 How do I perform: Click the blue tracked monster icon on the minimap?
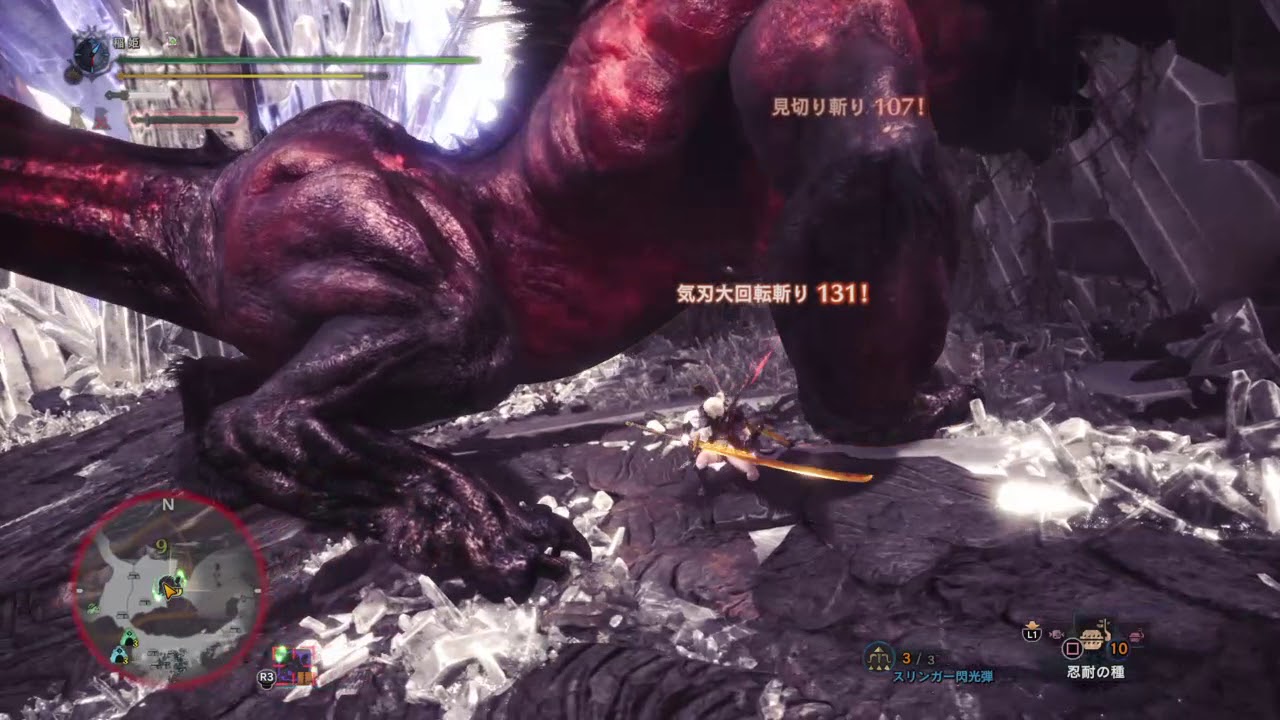click(x=120, y=655)
